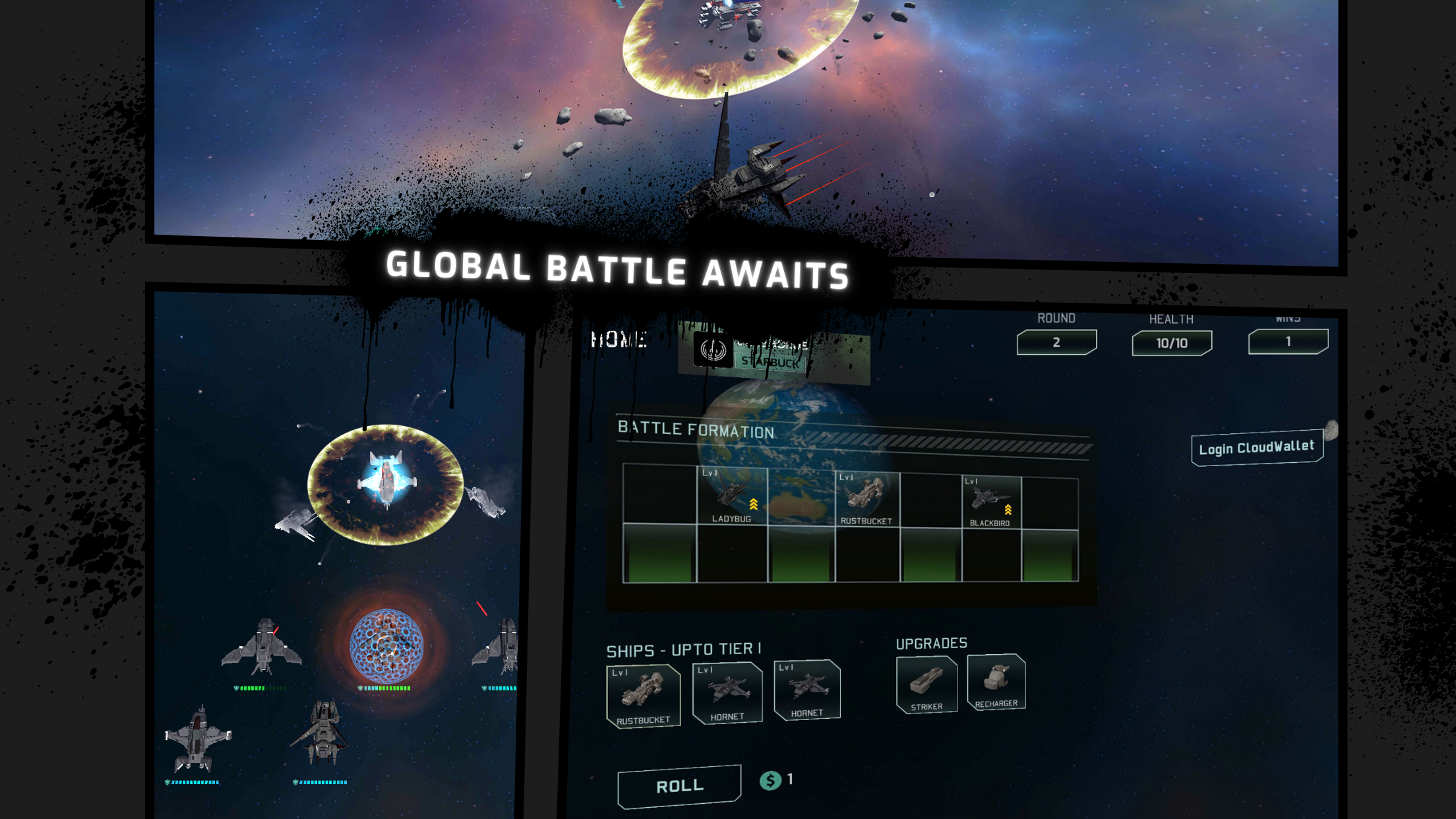This screenshot has width=1456, height=819.
Task: Expand the Battle Formation panel header
Action: (694, 429)
